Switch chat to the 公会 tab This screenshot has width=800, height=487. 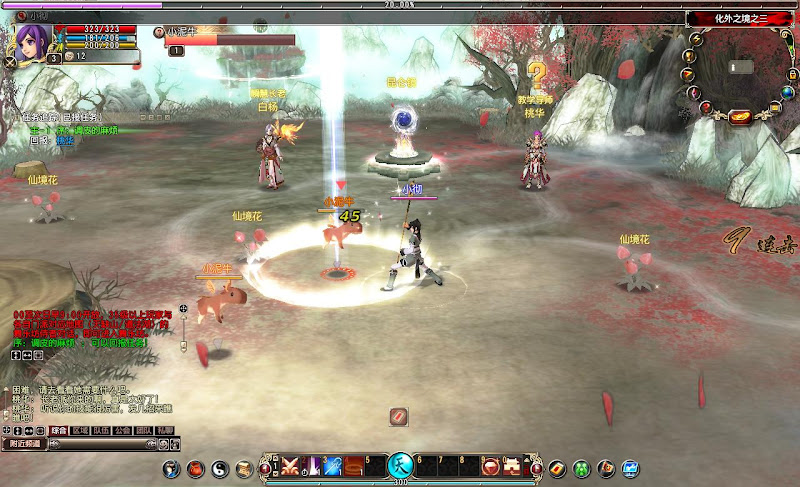pyautogui.click(x=122, y=431)
